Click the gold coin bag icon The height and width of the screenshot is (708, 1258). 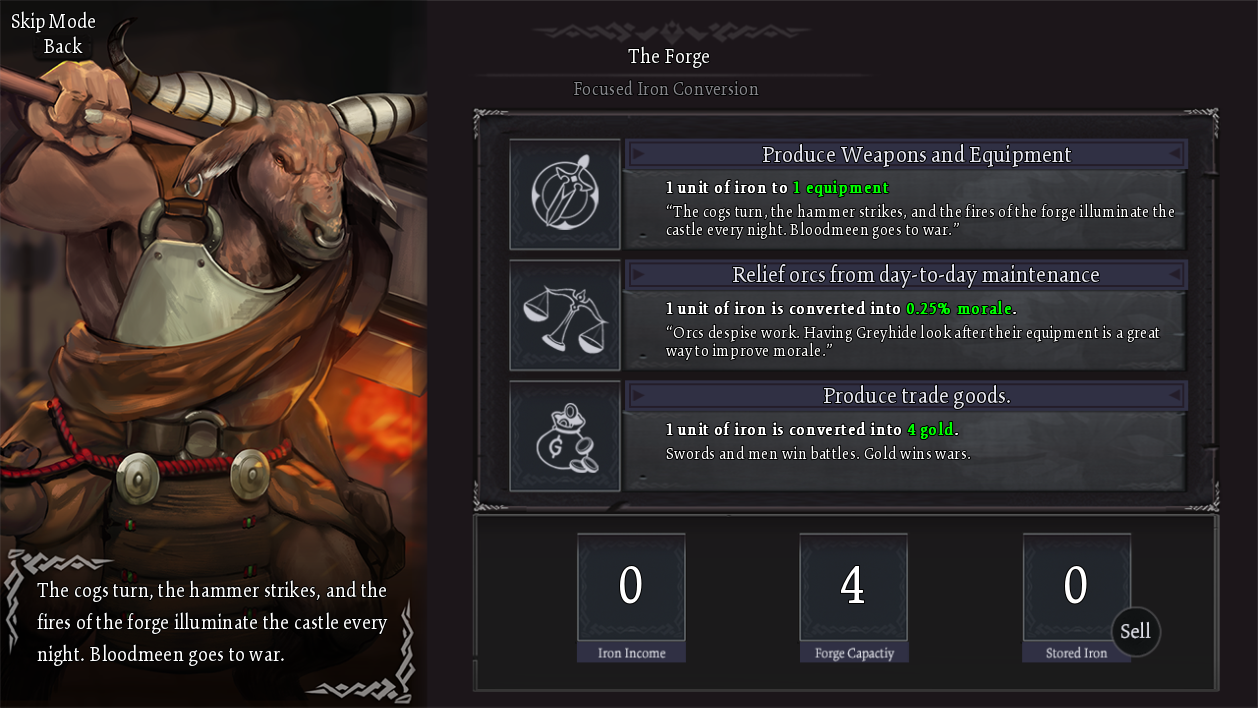click(x=565, y=436)
